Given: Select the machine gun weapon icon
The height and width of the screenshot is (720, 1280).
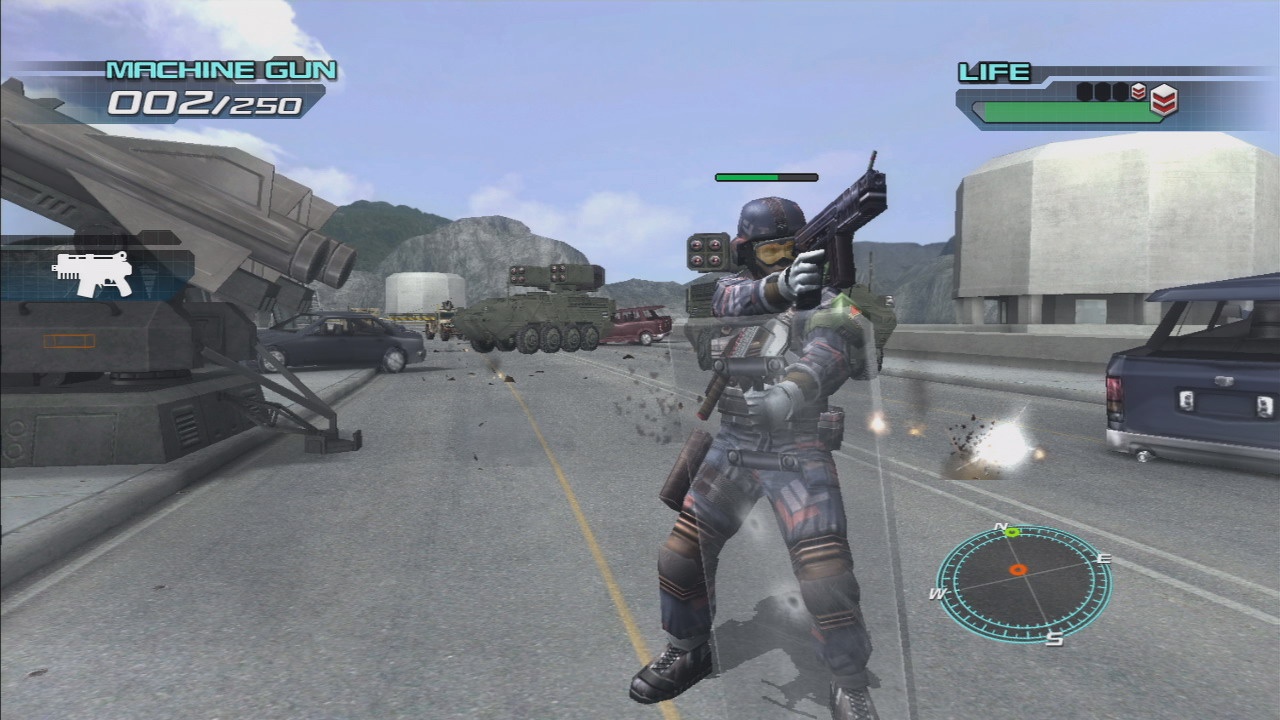Looking at the screenshot, I should tap(94, 273).
